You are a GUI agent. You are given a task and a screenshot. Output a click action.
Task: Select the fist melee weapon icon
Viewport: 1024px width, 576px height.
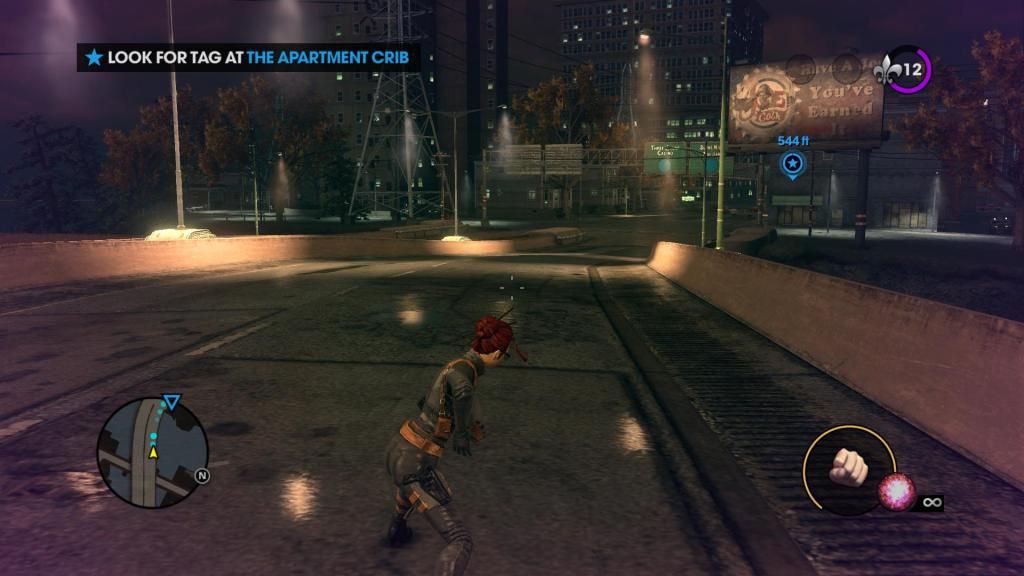pyautogui.click(x=848, y=467)
